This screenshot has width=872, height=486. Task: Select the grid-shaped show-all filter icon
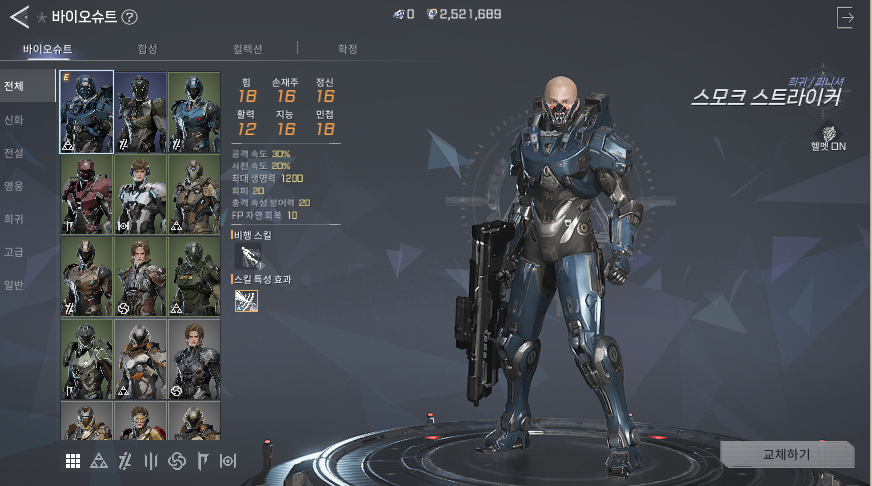(x=73, y=460)
